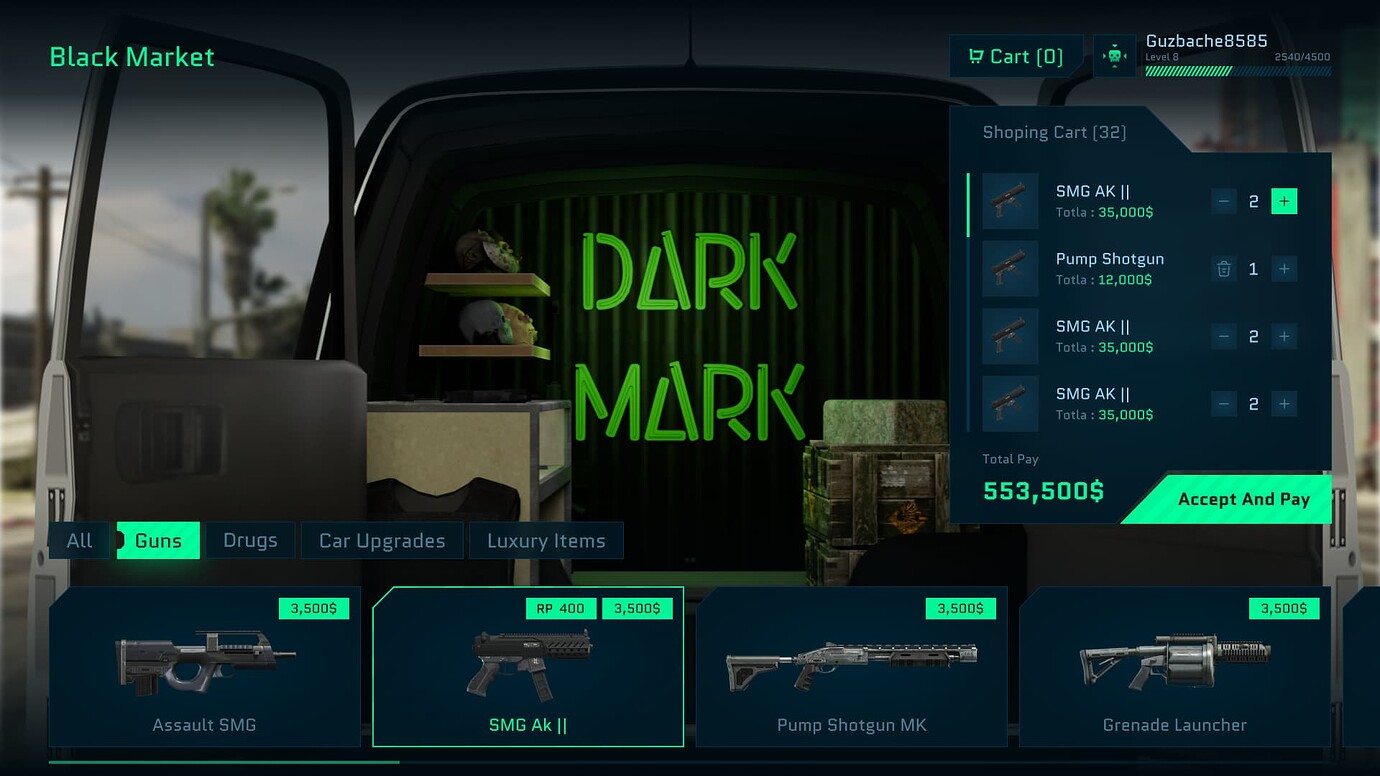Click the RP 400 badge on SMG Ak
Screen dimensions: 1380x776
click(x=560, y=607)
